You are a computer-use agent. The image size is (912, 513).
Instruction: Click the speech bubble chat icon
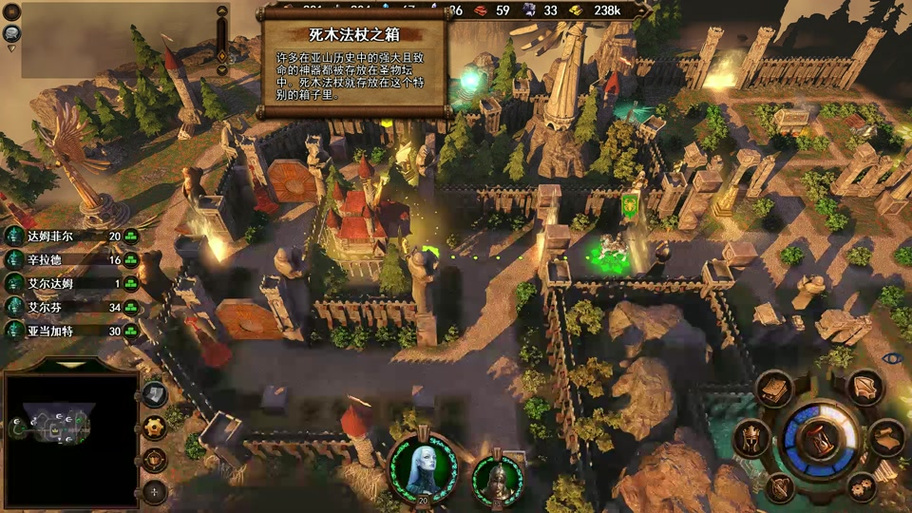click(13, 32)
